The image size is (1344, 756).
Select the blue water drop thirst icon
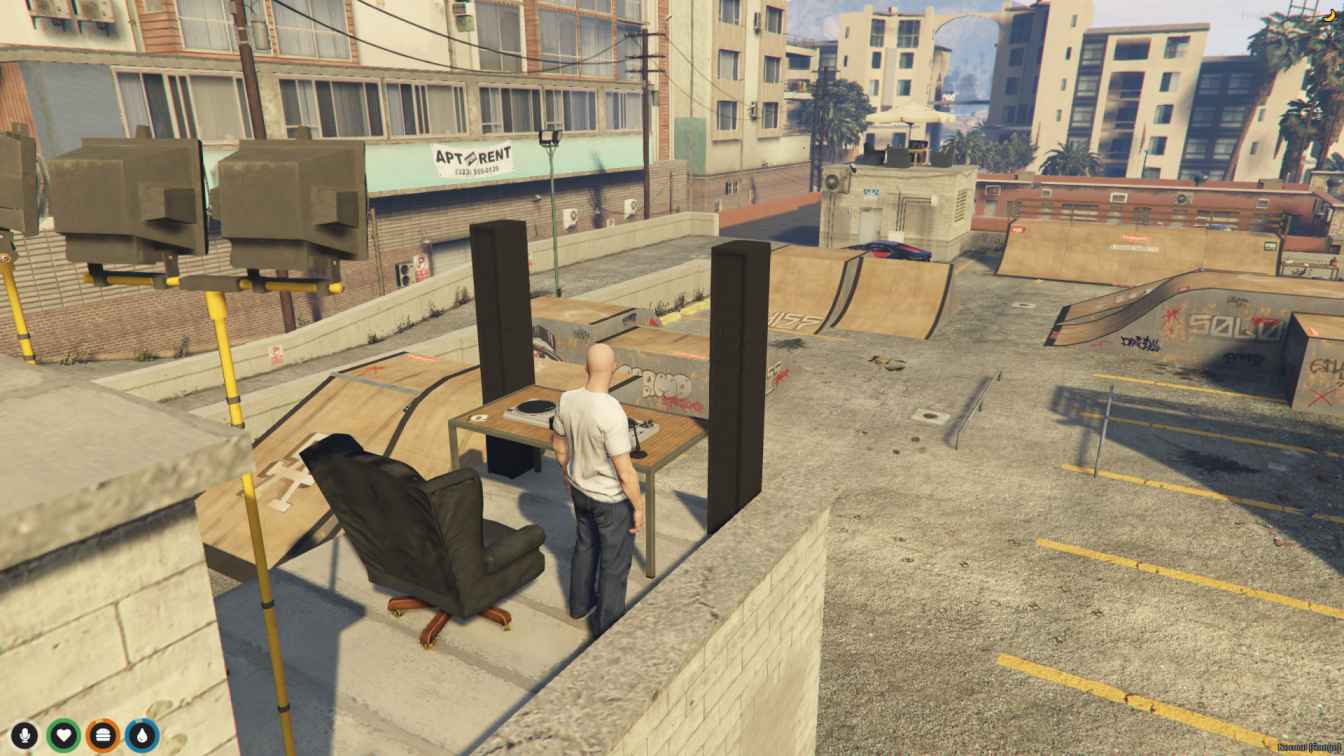140,734
